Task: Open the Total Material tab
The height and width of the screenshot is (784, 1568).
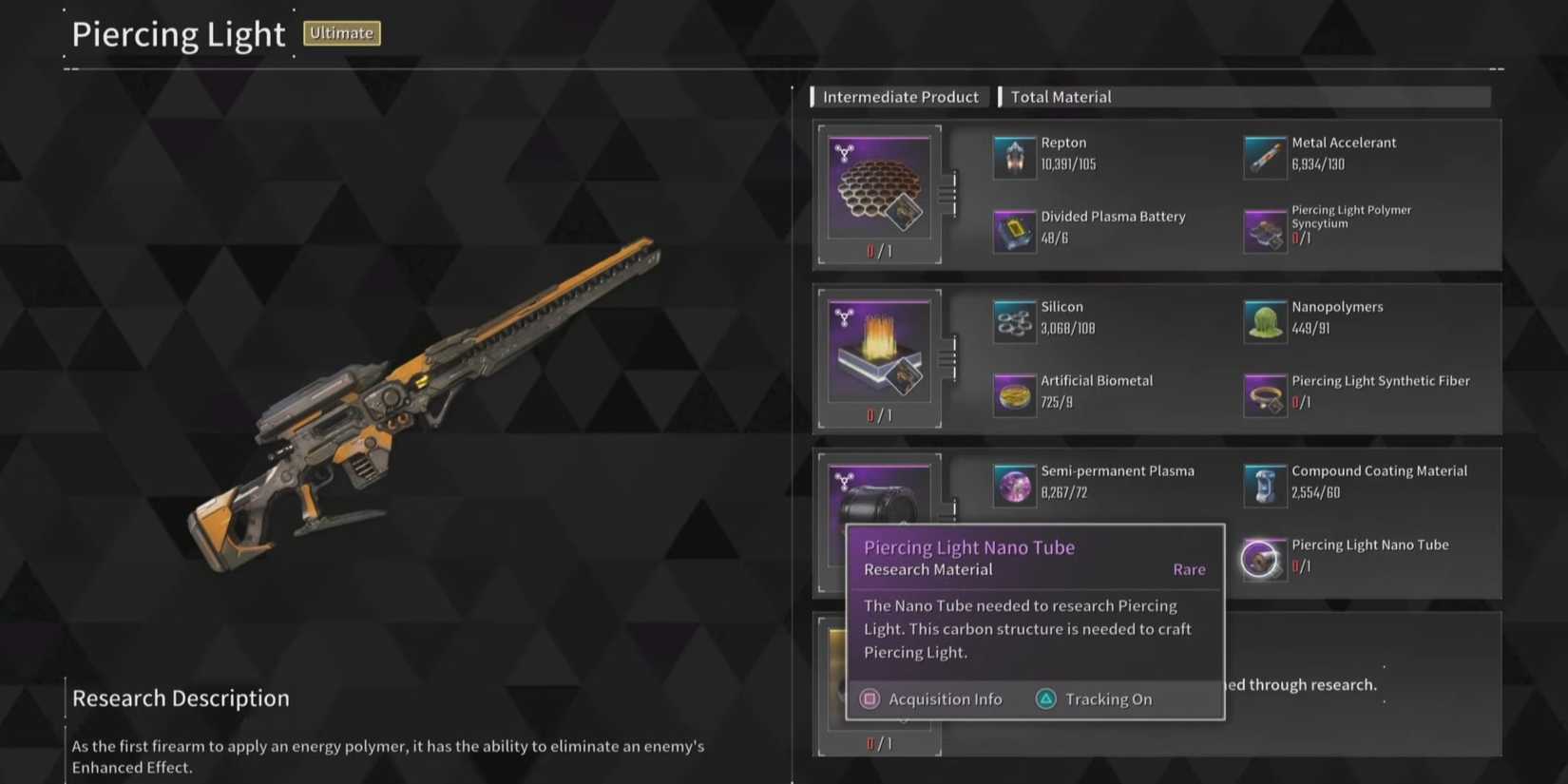Action: pos(1061,96)
